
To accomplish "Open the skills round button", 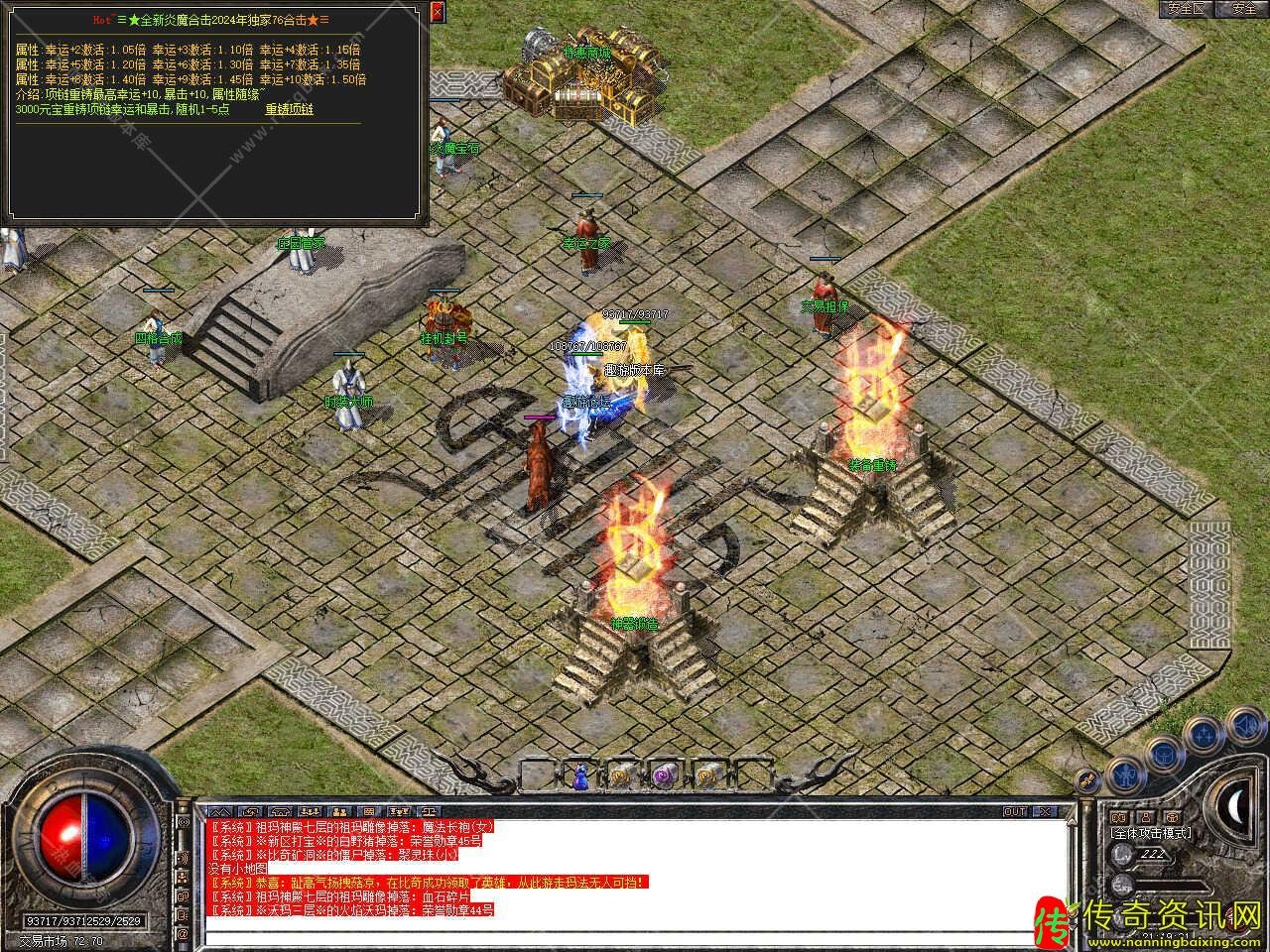I will [1205, 734].
